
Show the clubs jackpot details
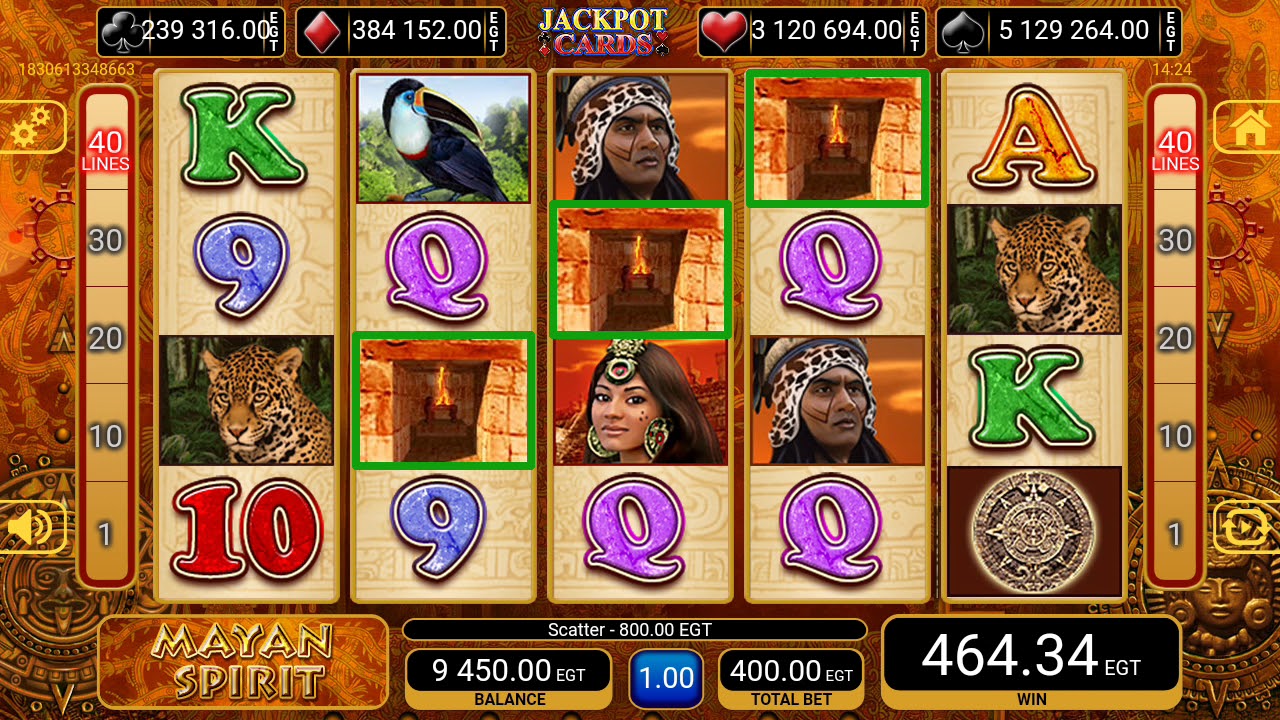[x=191, y=31]
